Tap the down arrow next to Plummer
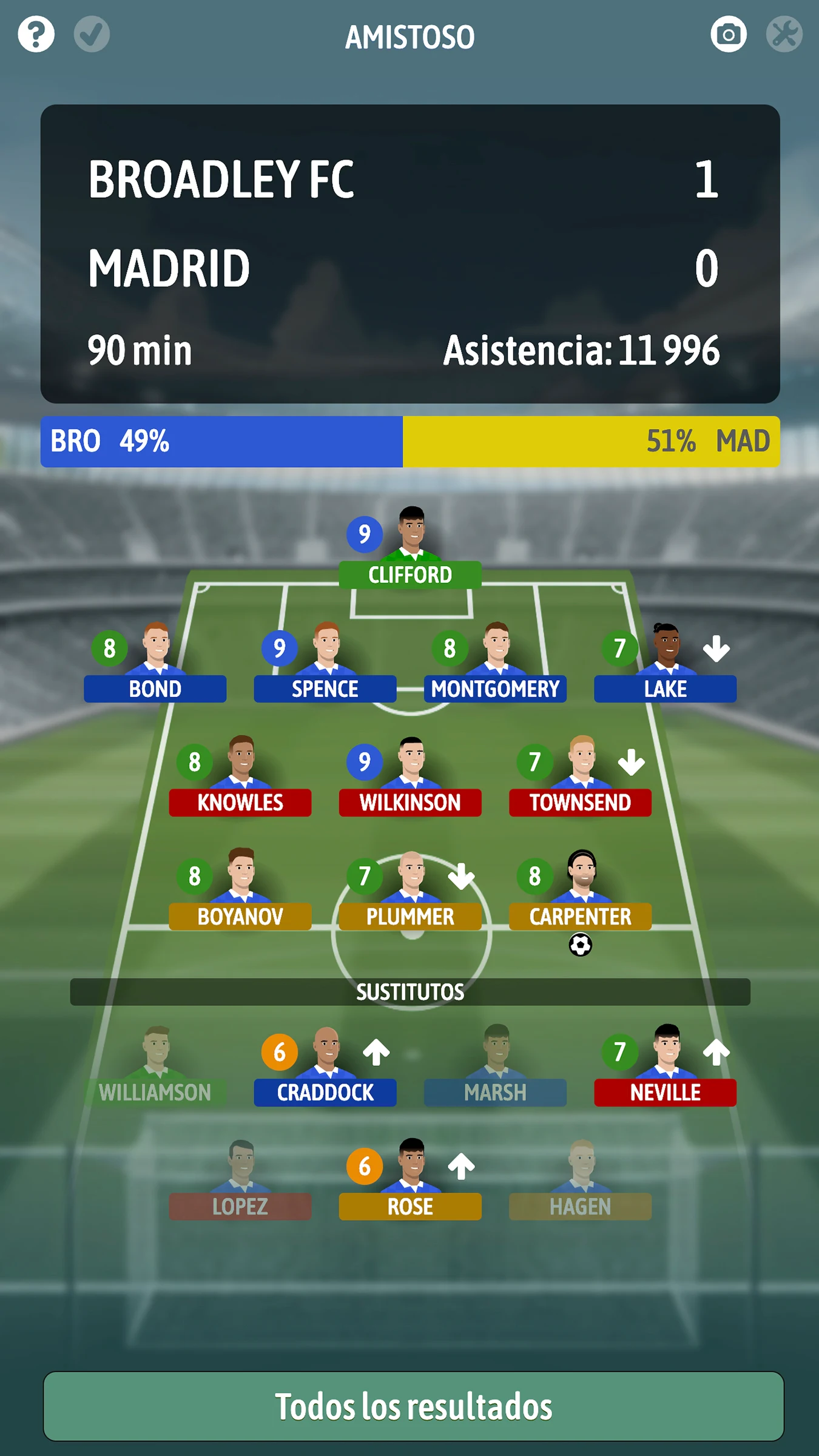This screenshot has height=1456, width=819. click(x=461, y=875)
